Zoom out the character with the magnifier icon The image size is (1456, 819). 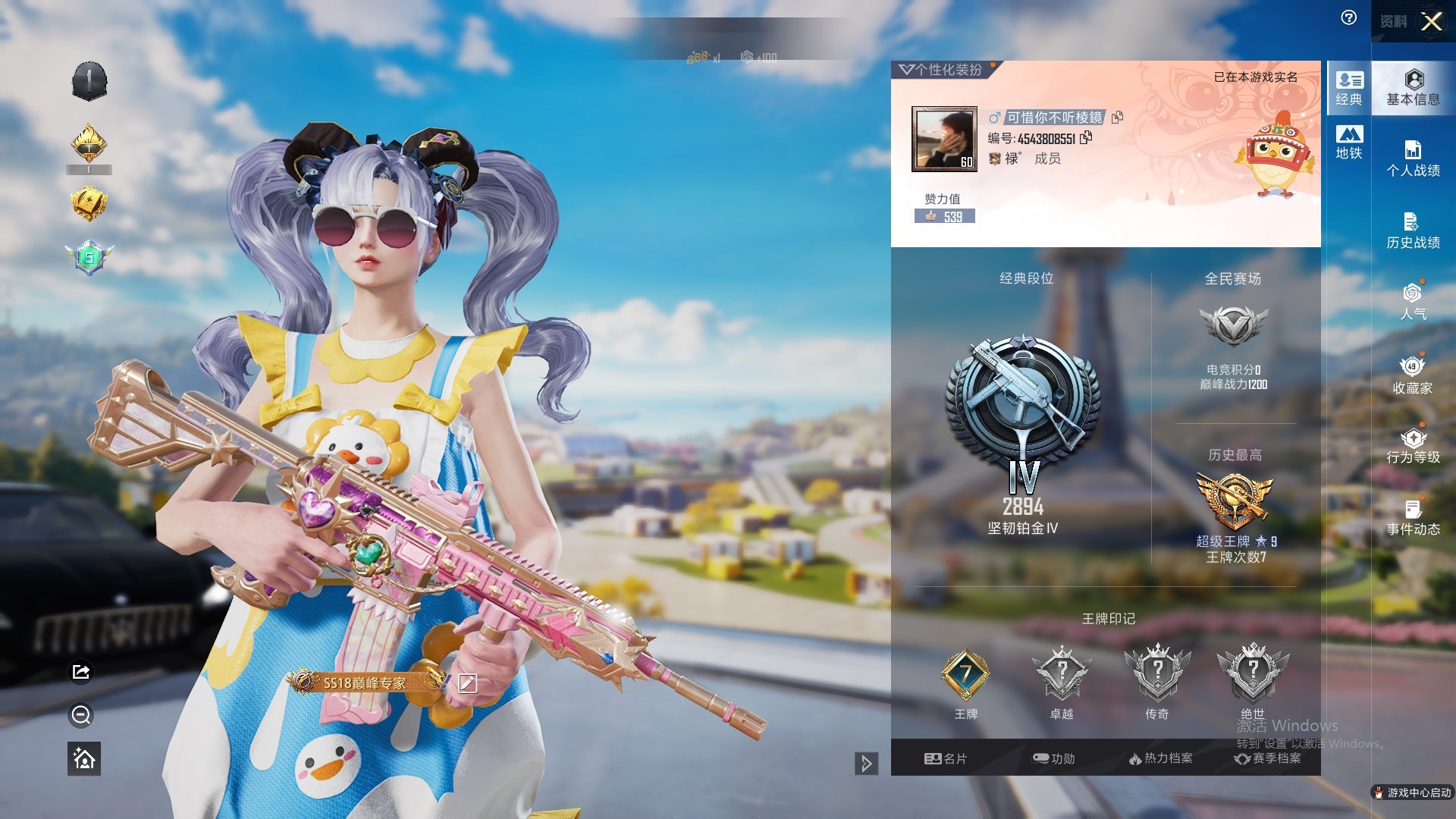(x=81, y=715)
